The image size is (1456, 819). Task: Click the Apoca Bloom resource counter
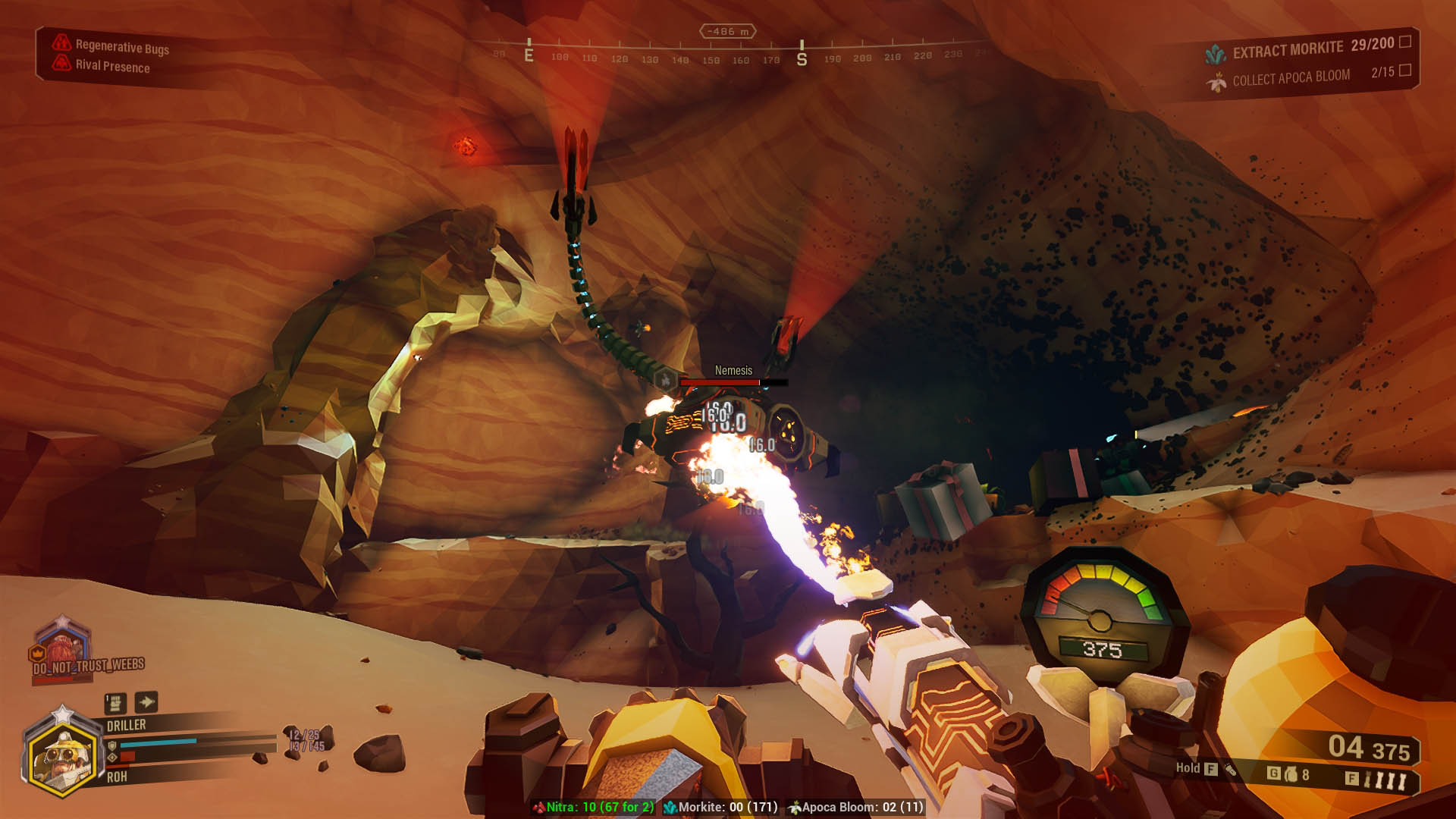pos(856,807)
